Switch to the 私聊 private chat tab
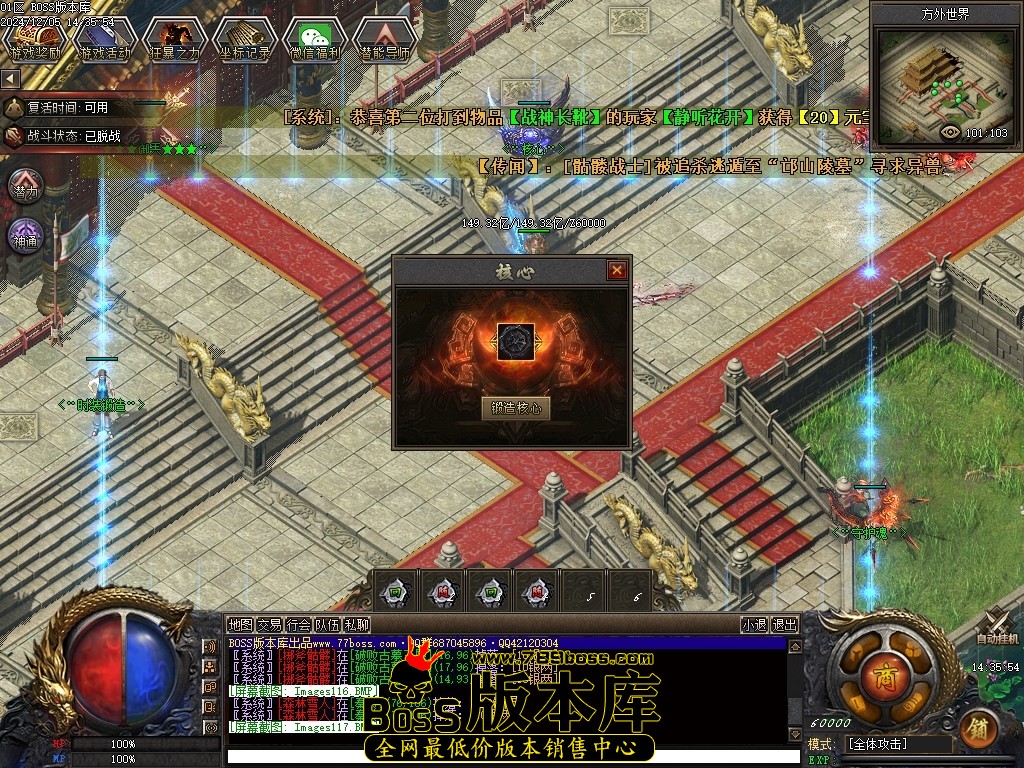Image resolution: width=1024 pixels, height=768 pixels. [x=357, y=624]
